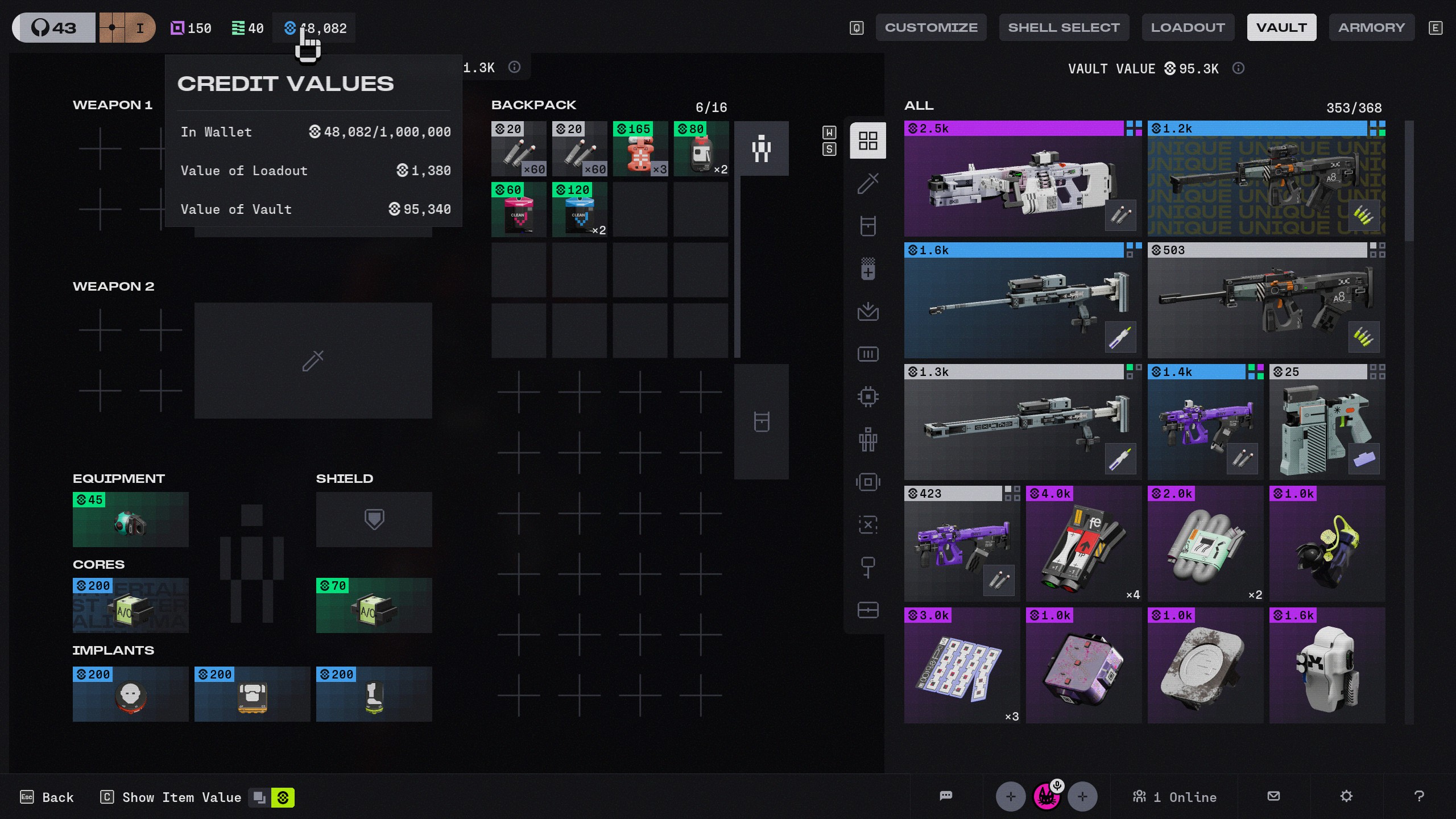1456x819 pixels.
Task: Pick the 3.0k purple sheet item in vault
Action: coord(961,665)
